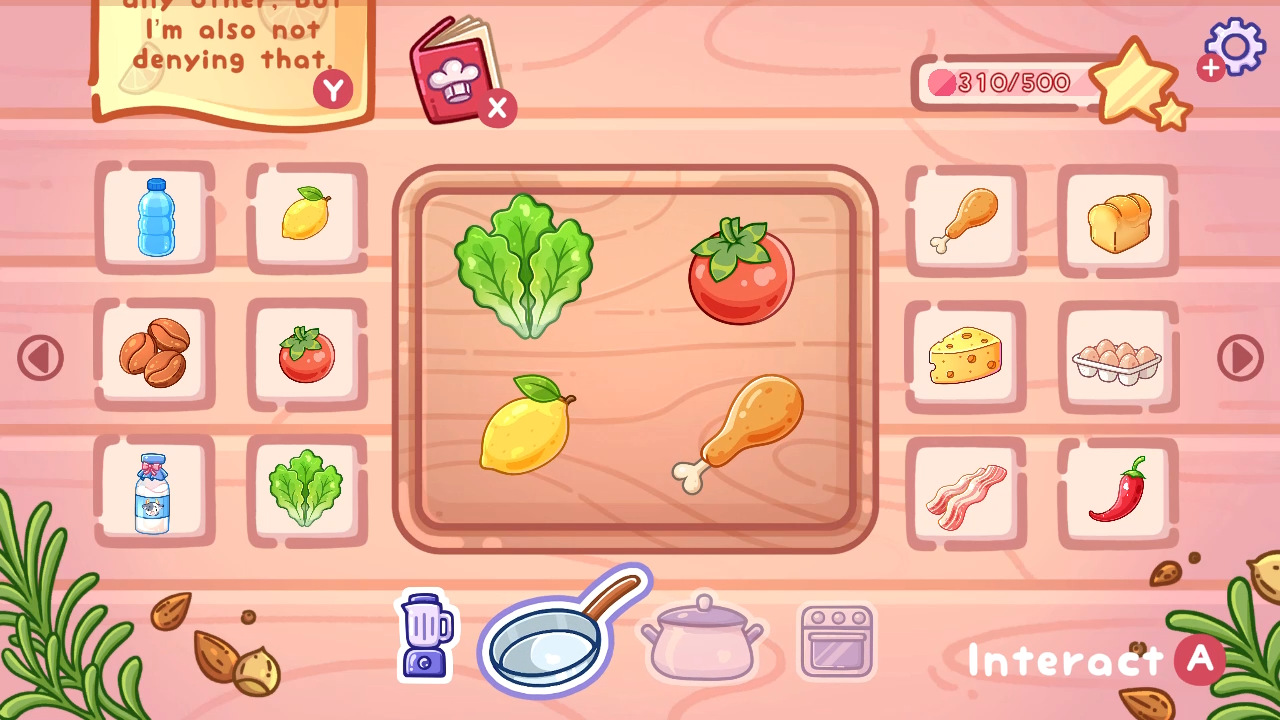1280x720 pixels.
Task: Select the coffee beans ingredient
Action: tap(155, 355)
